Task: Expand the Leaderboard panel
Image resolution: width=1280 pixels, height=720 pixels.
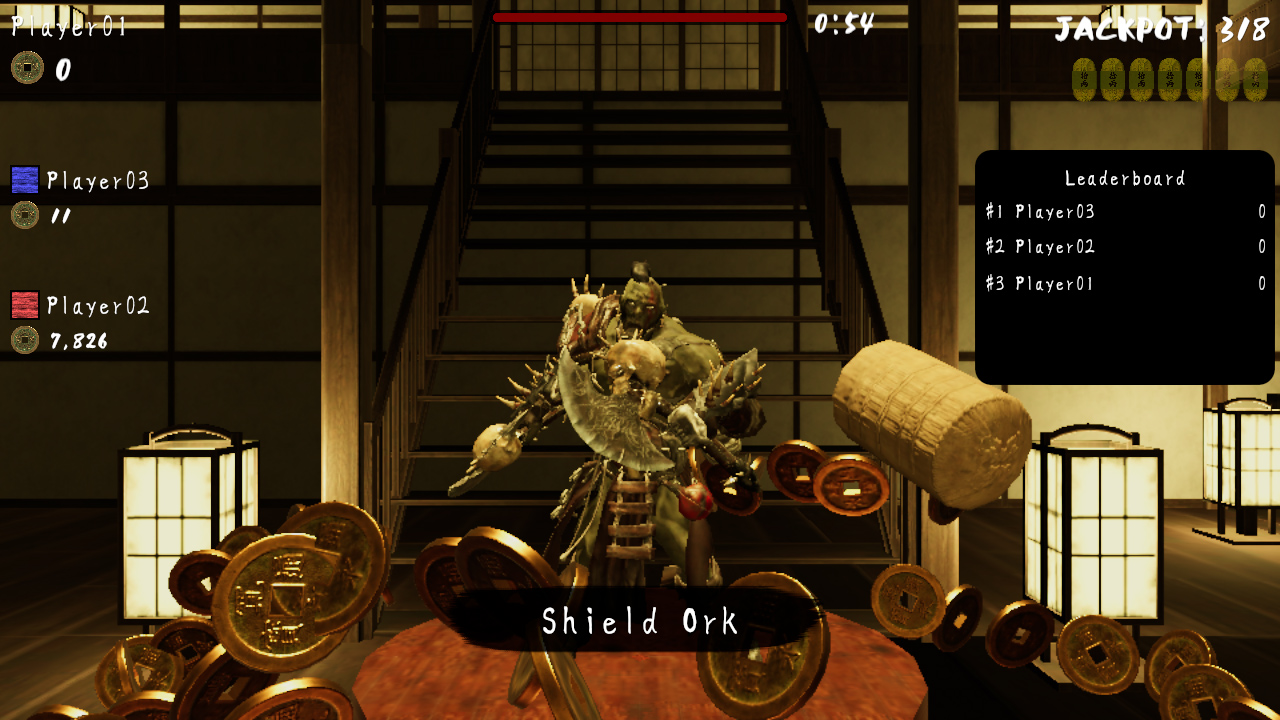Action: tap(1122, 178)
